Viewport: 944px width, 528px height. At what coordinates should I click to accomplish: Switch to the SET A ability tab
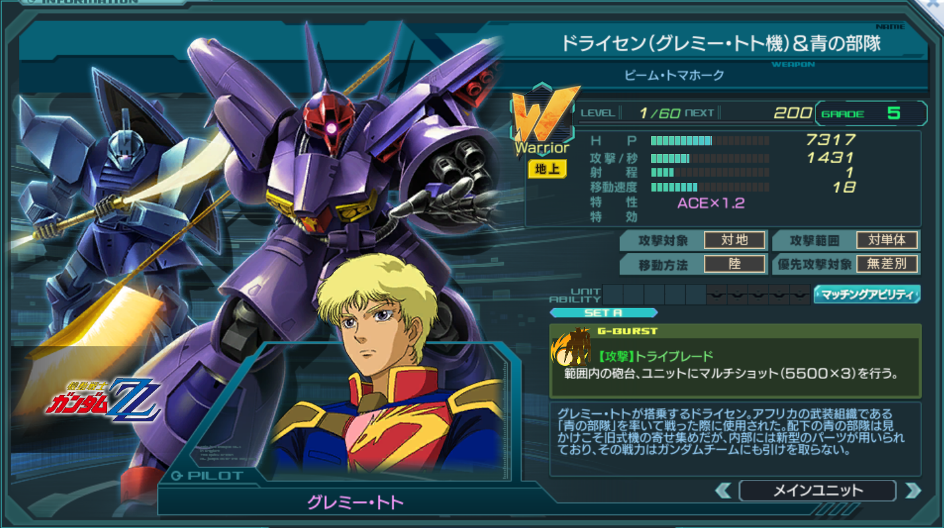click(582, 312)
